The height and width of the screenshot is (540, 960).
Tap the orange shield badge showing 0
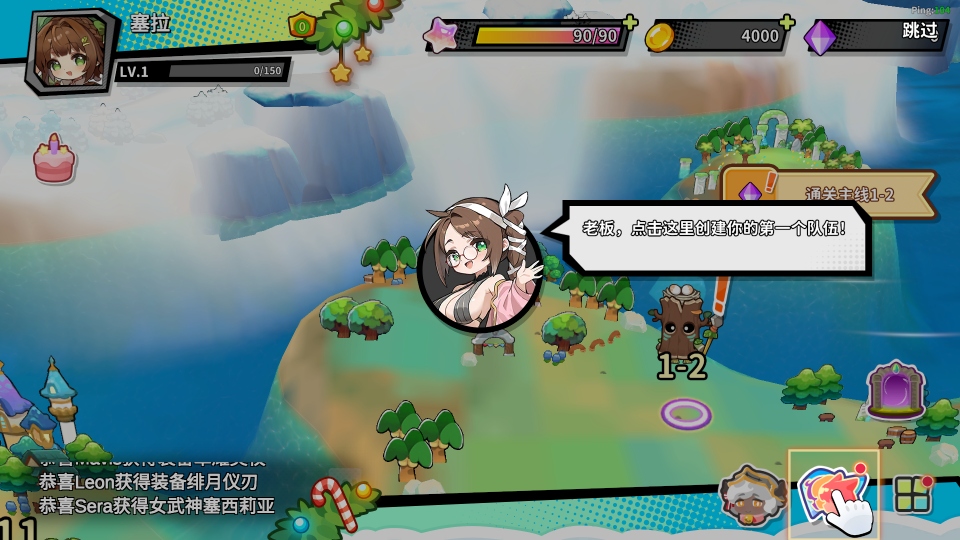(301, 25)
